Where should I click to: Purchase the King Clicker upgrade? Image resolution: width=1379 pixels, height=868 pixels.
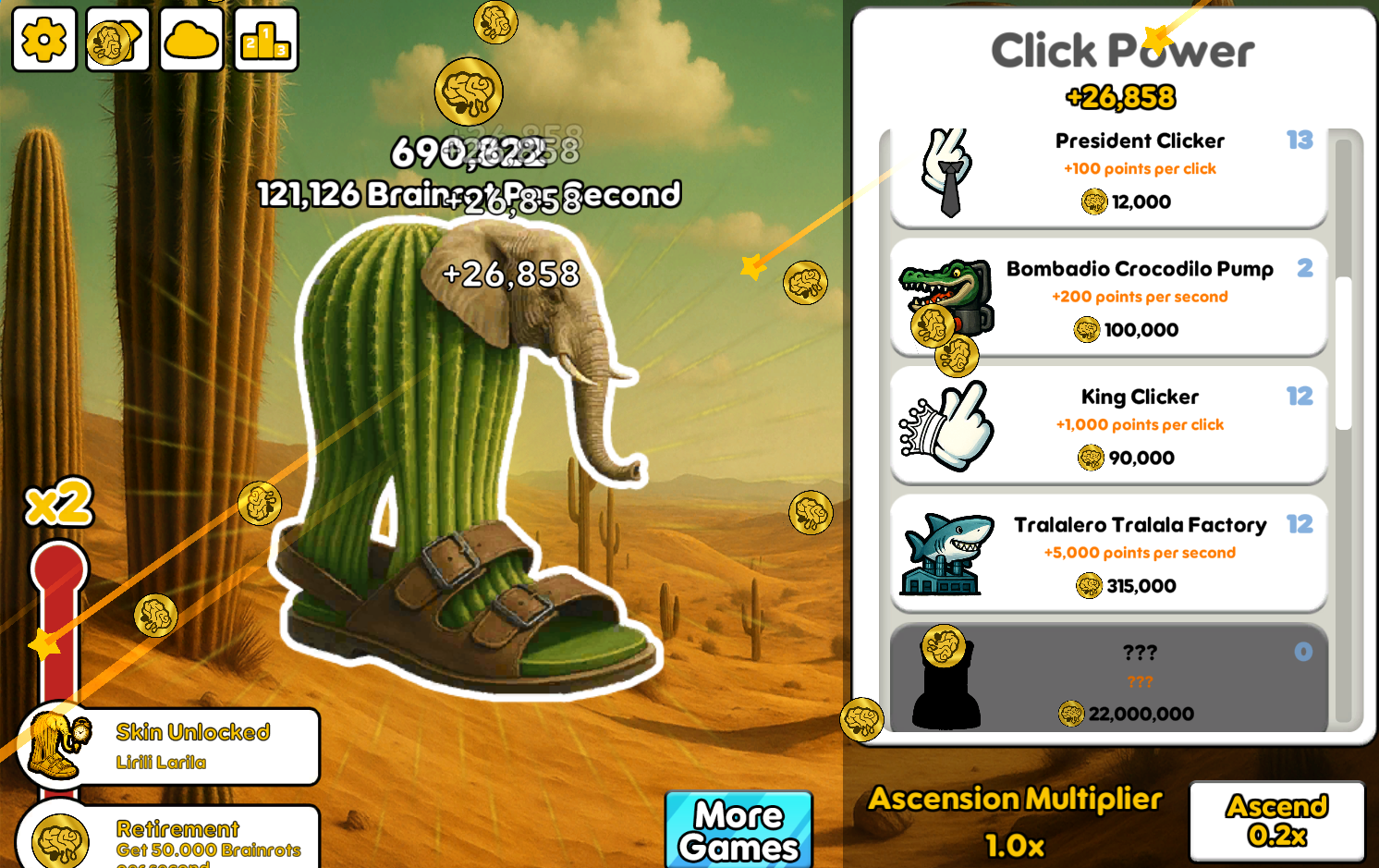(x=1140, y=426)
